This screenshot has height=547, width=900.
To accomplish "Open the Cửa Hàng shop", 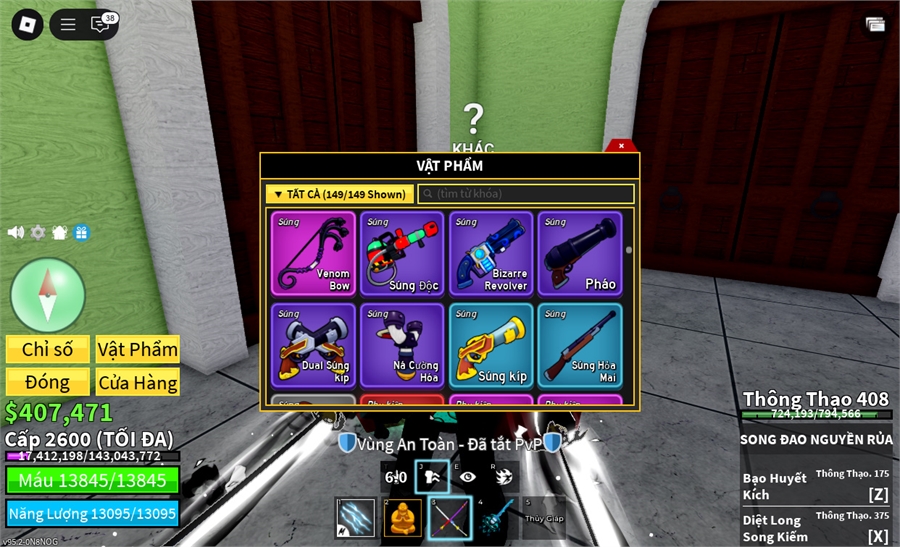I will point(138,382).
